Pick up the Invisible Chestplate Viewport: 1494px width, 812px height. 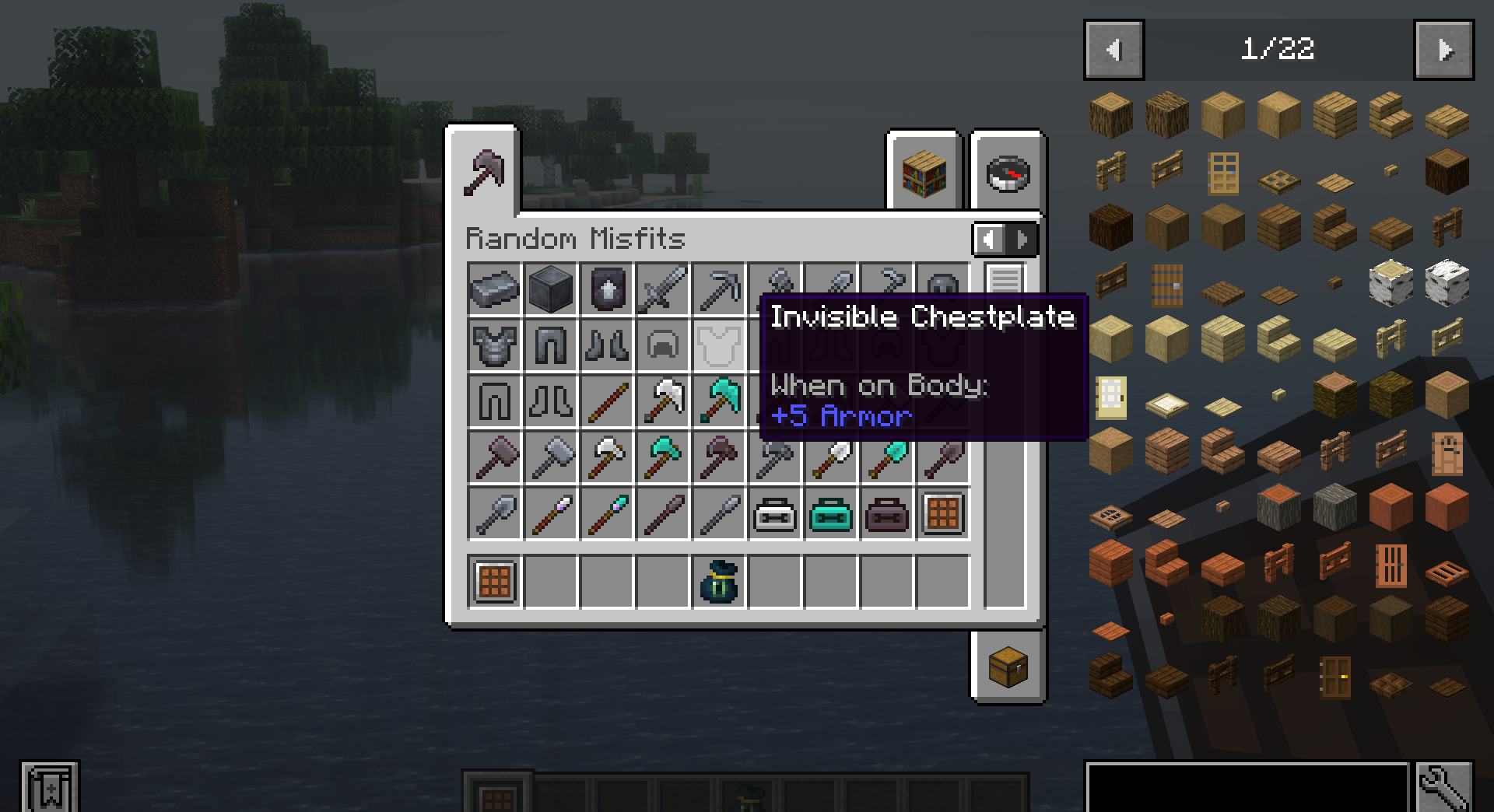(719, 345)
